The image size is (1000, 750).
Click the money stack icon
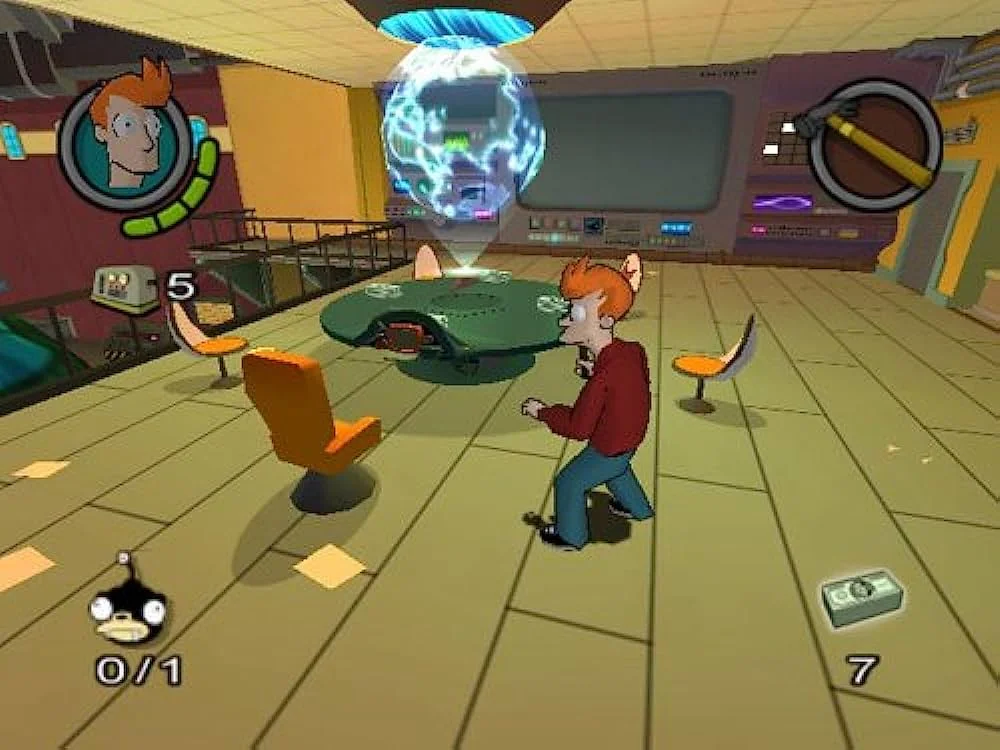(861, 598)
